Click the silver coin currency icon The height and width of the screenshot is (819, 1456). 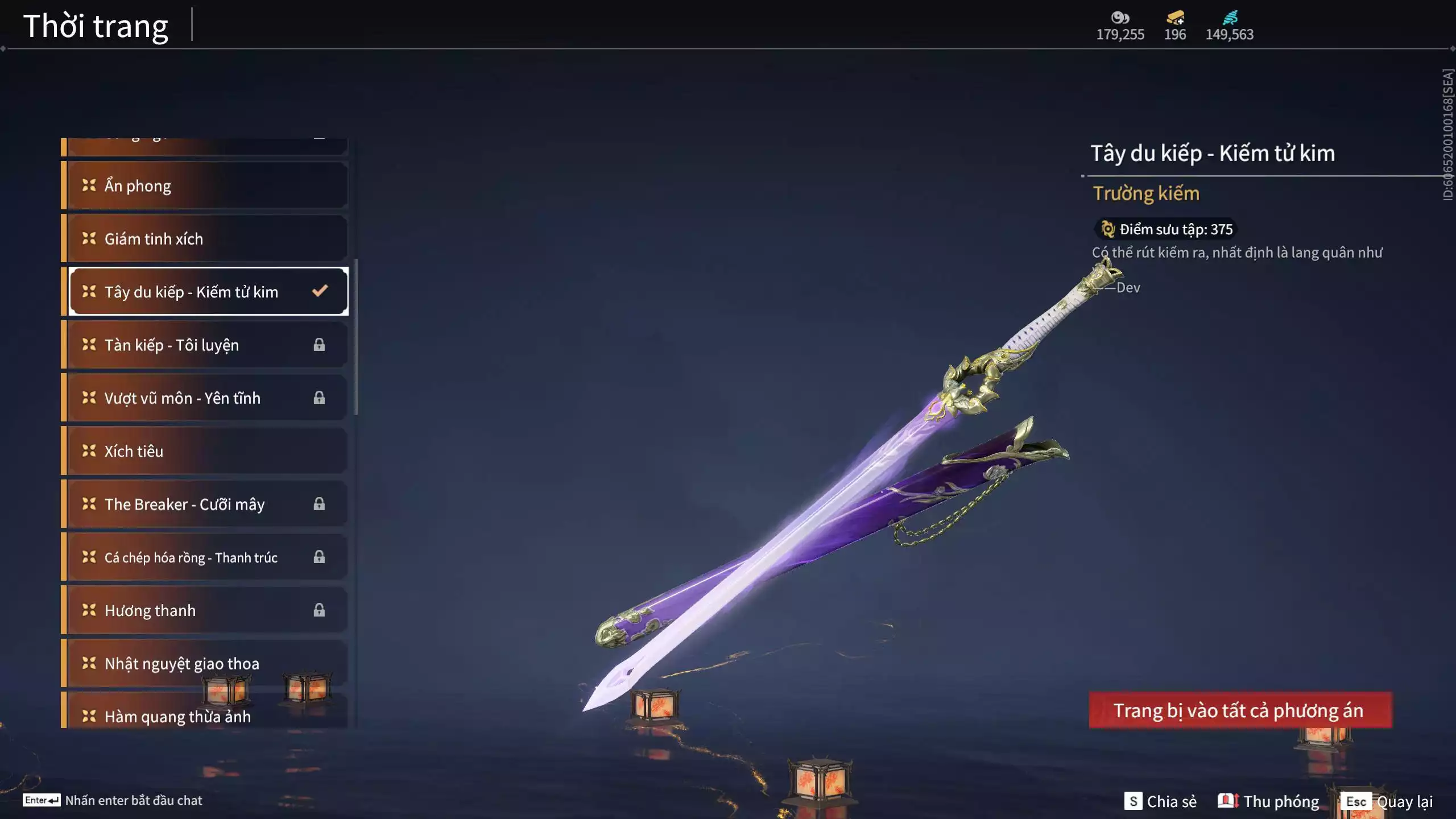pos(1120,18)
